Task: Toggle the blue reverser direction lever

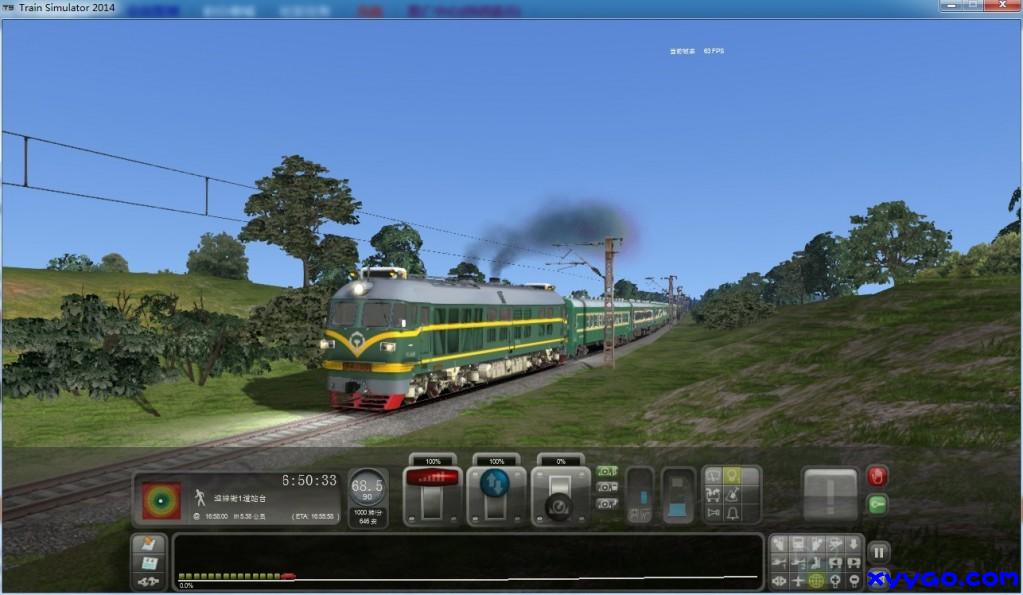Action: coord(495,483)
